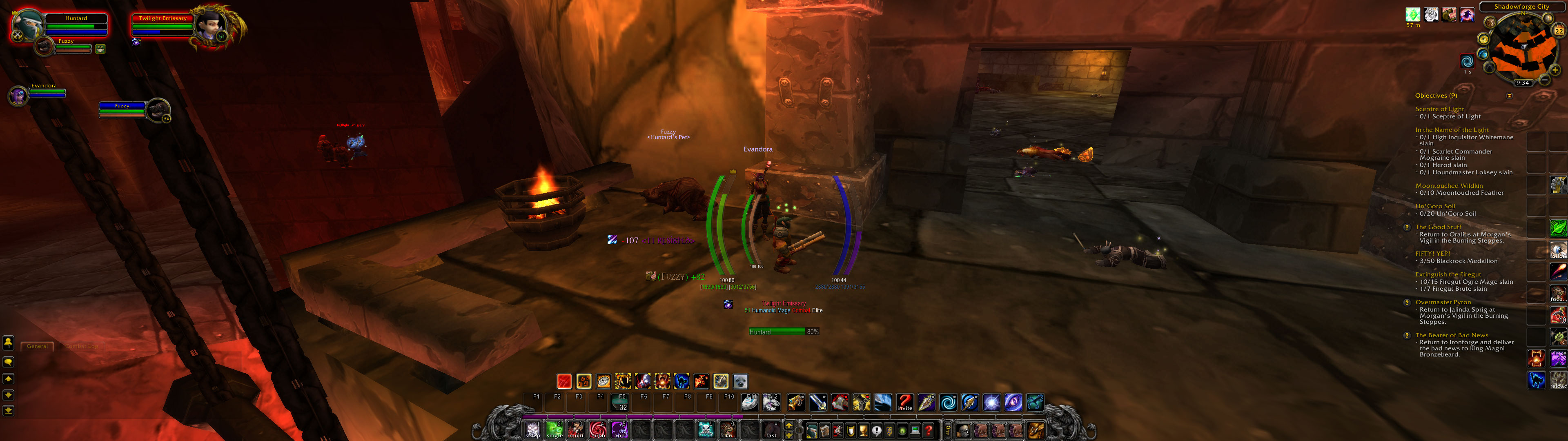Collapse the Objectives (9) tracker
Screen dimensions: 1568x441
pos(1510,96)
